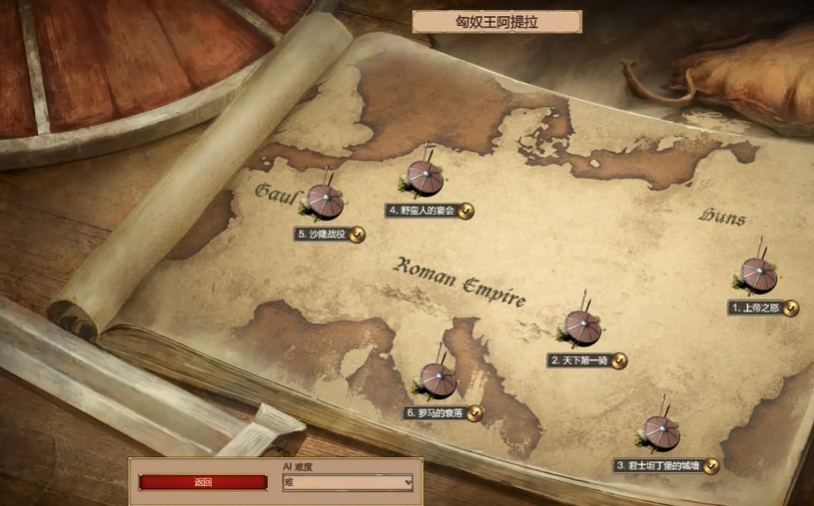Choose scenario 2 天下第一骑
Image resolution: width=814 pixels, height=506 pixels.
point(582,328)
